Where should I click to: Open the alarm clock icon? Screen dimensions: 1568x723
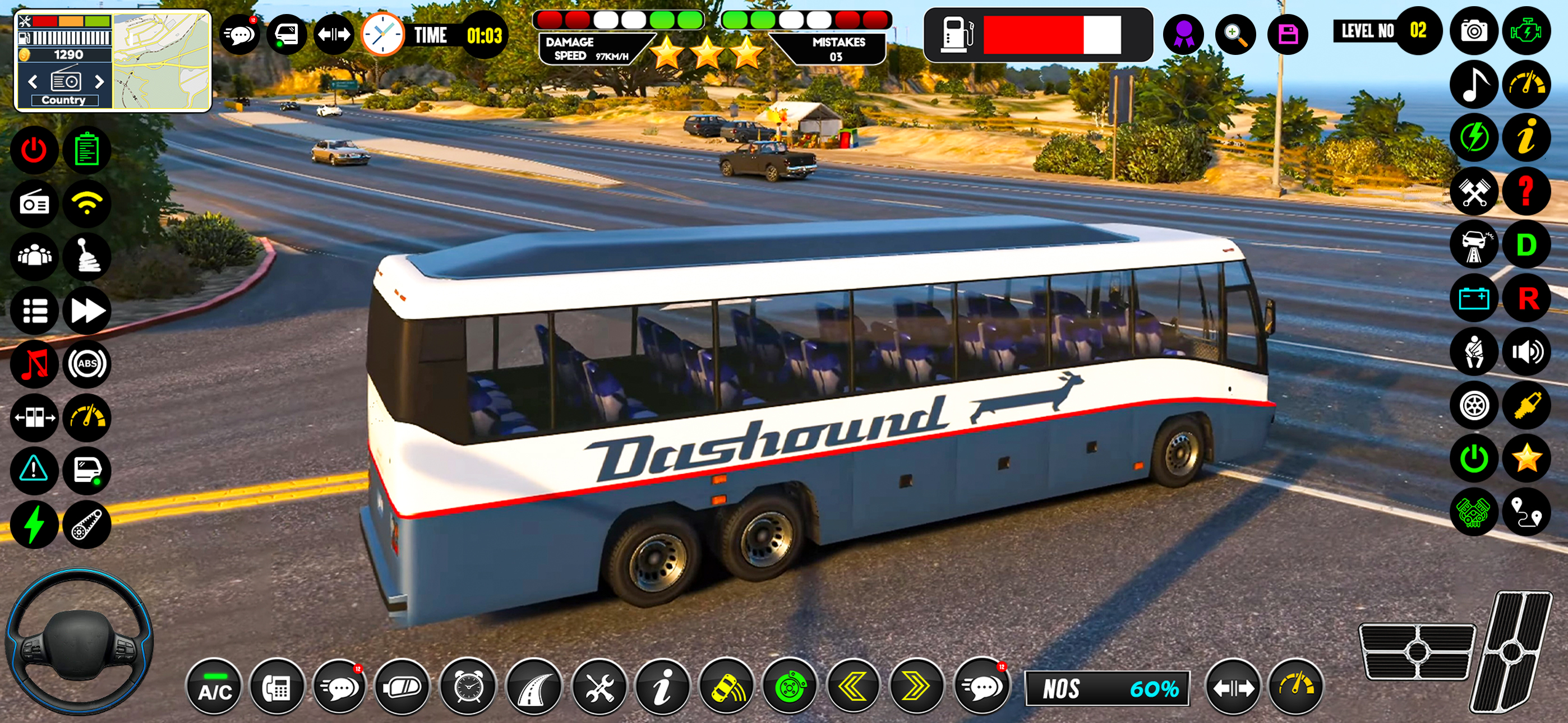pyautogui.click(x=468, y=689)
